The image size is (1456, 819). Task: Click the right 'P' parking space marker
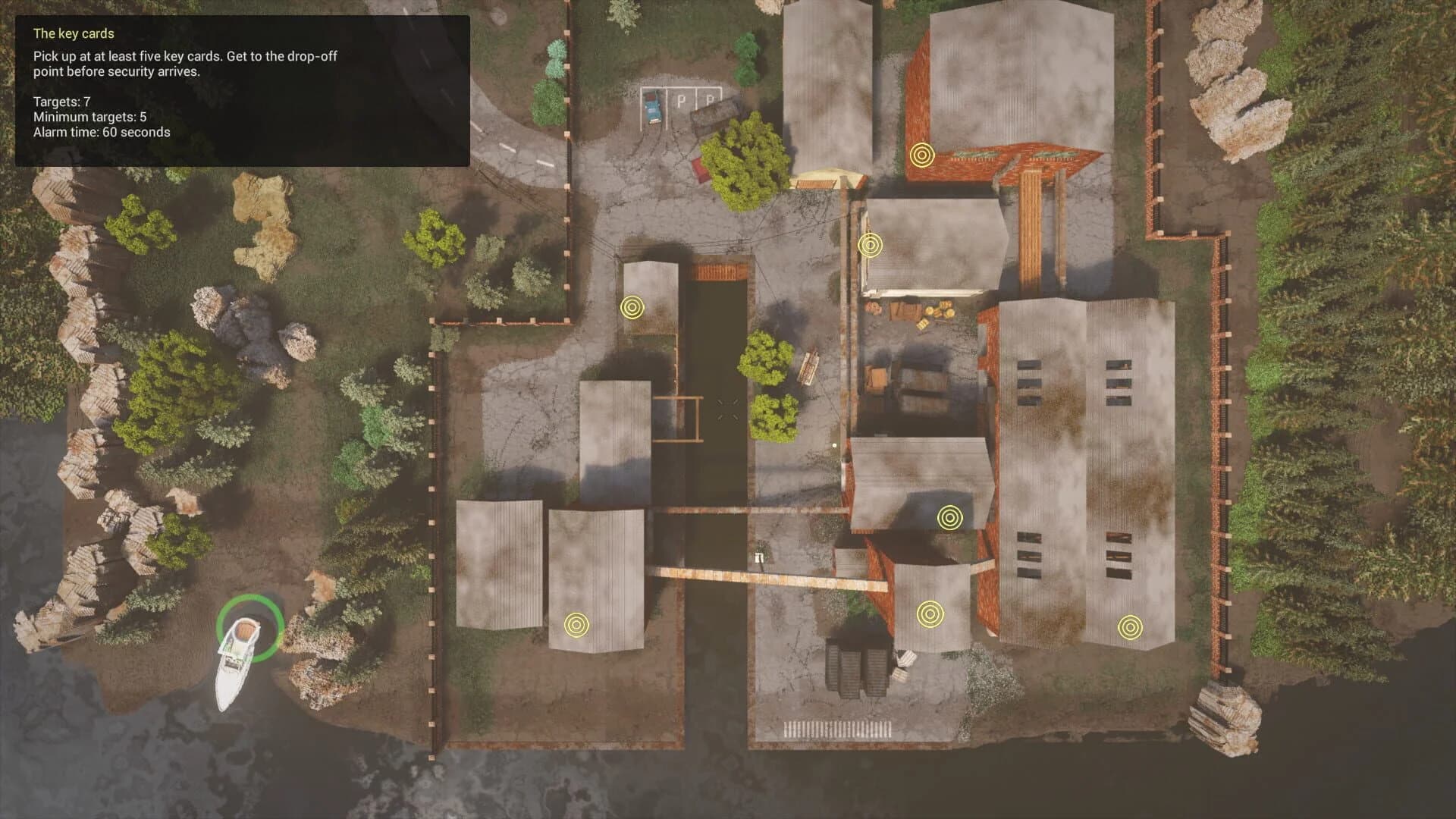711,99
